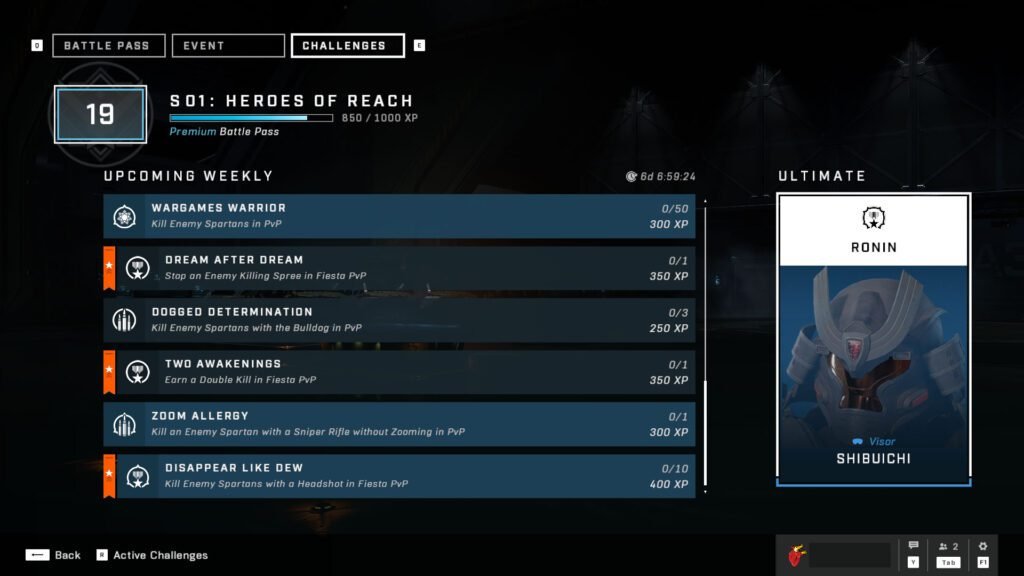Viewport: 1024px width, 576px height.
Task: Select the Wargames Warrior challenge row
Action: click(399, 216)
